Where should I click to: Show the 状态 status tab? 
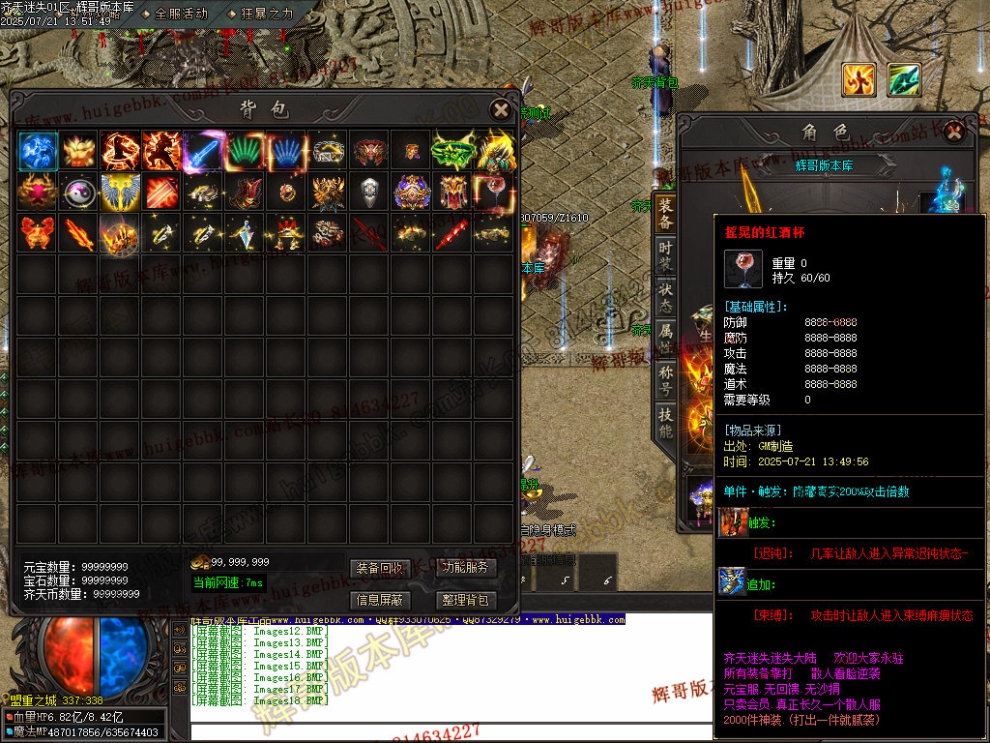[666, 298]
